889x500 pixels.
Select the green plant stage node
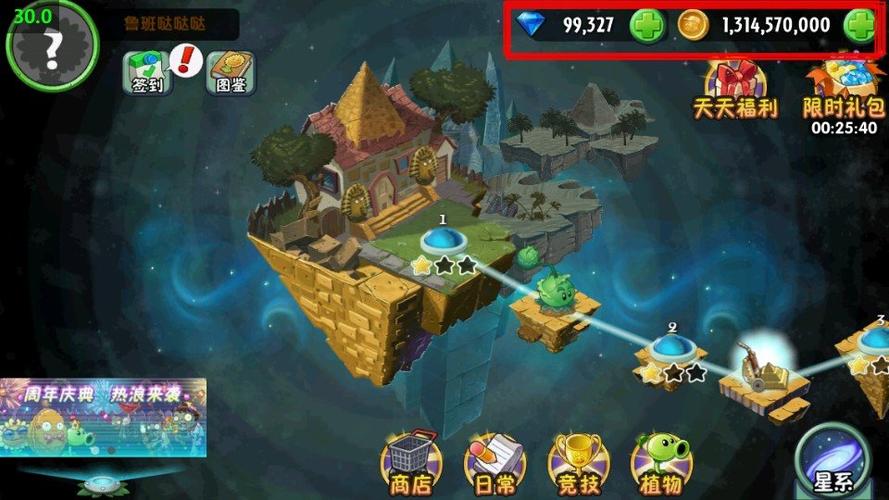(x=551, y=296)
